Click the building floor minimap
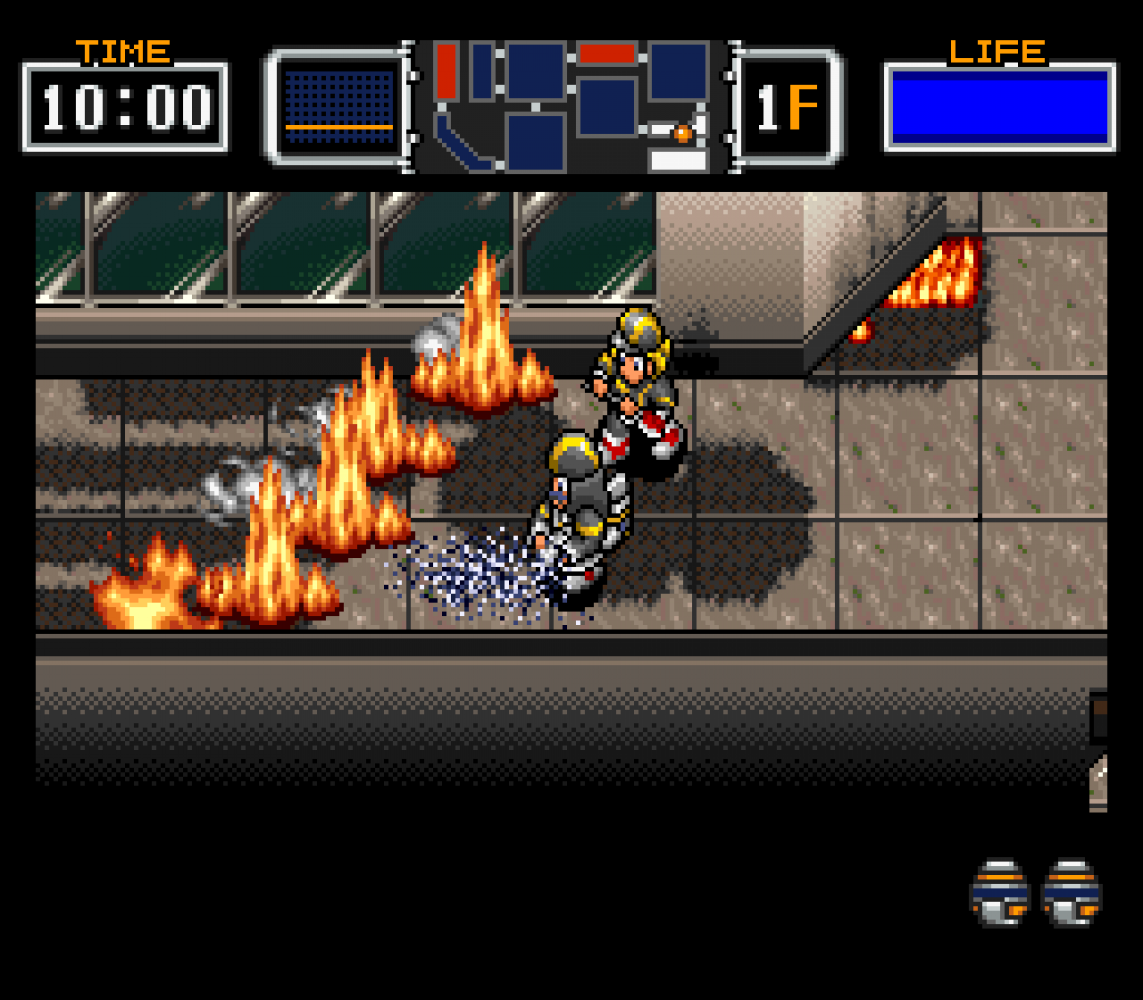Image resolution: width=1143 pixels, height=1000 pixels. point(571,105)
